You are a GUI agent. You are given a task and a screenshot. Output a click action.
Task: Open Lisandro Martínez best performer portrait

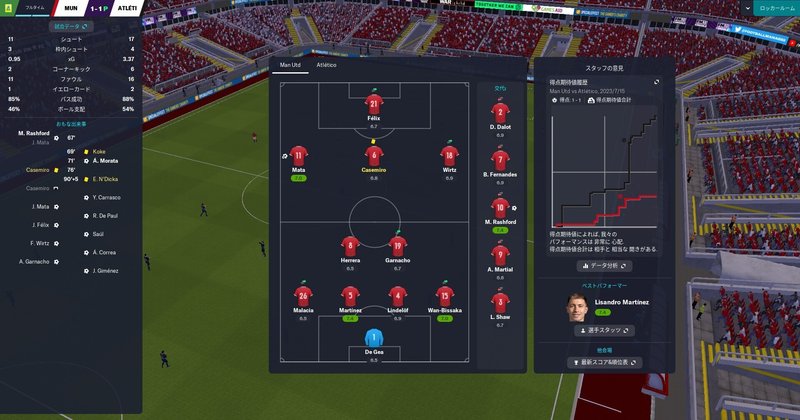point(576,308)
